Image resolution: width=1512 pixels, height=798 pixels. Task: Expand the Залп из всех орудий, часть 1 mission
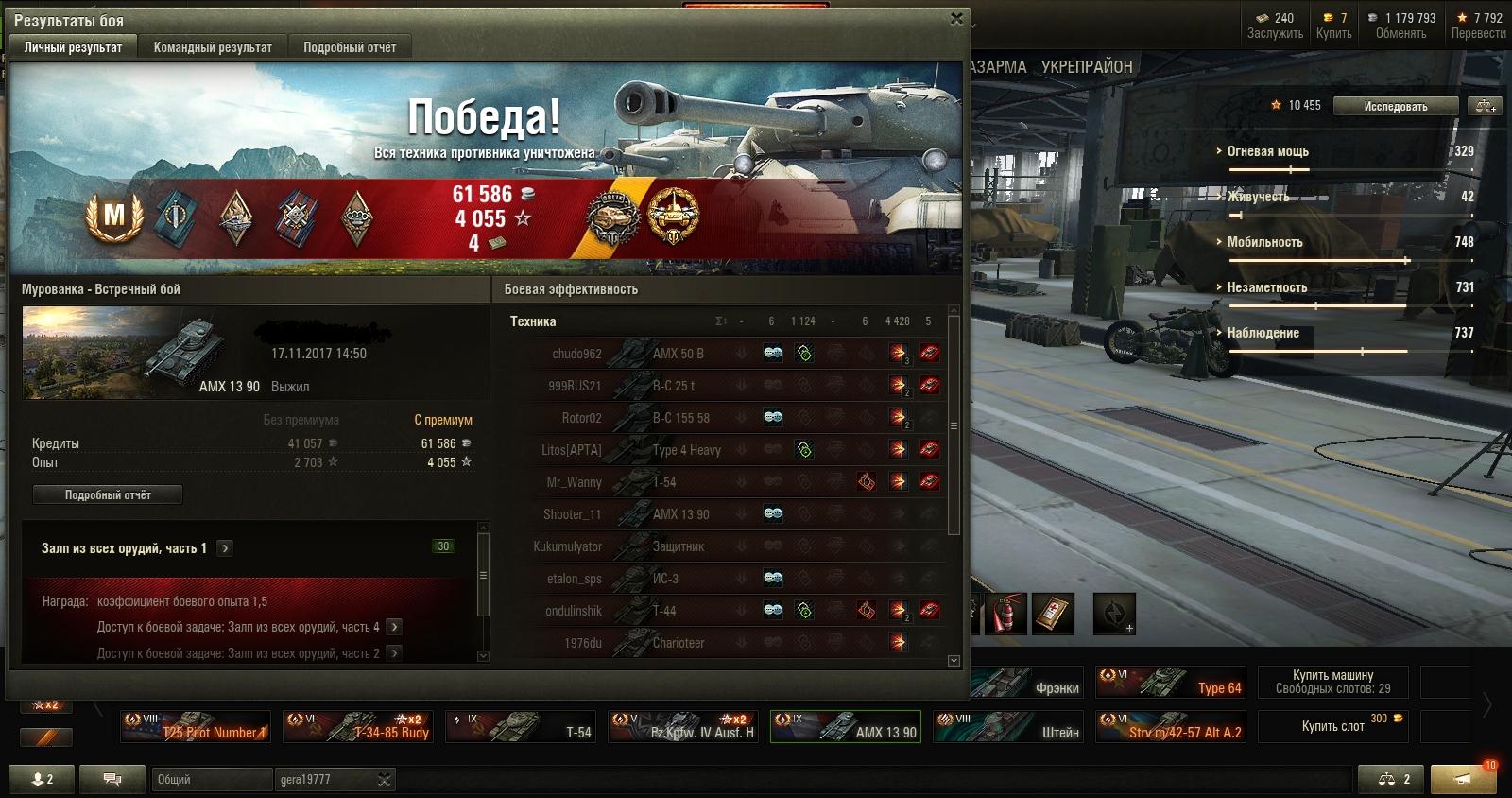225,548
